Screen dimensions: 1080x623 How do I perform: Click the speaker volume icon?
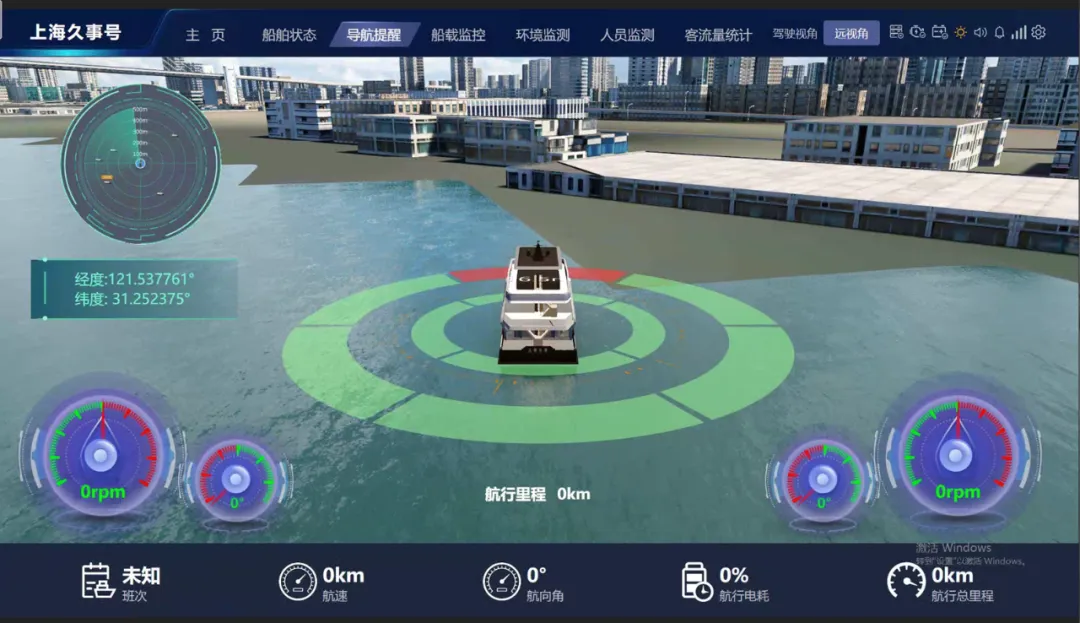[980, 32]
